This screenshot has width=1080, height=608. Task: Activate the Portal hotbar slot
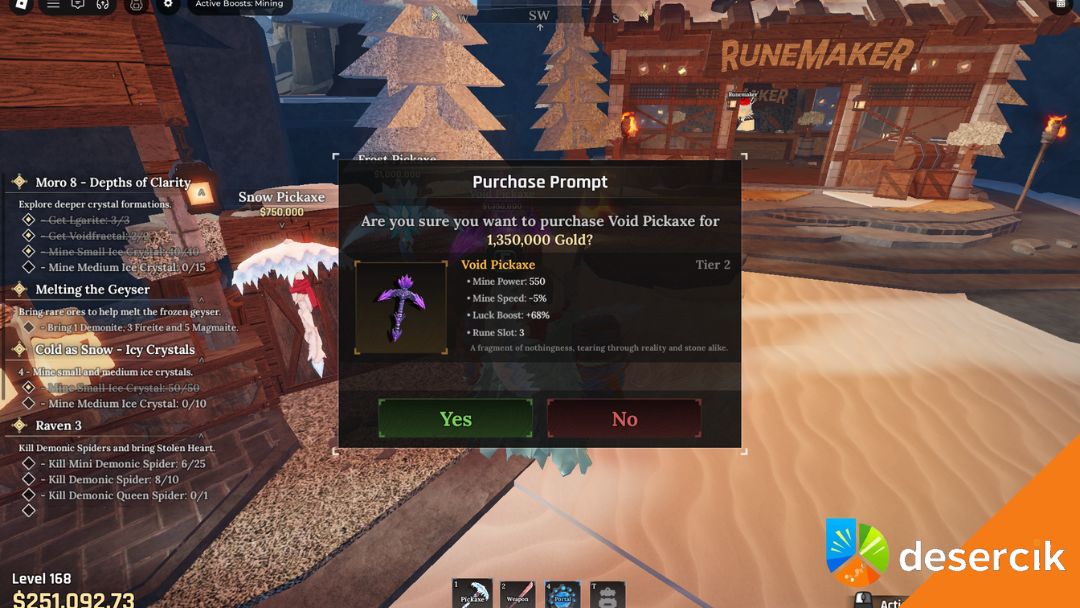(x=563, y=594)
